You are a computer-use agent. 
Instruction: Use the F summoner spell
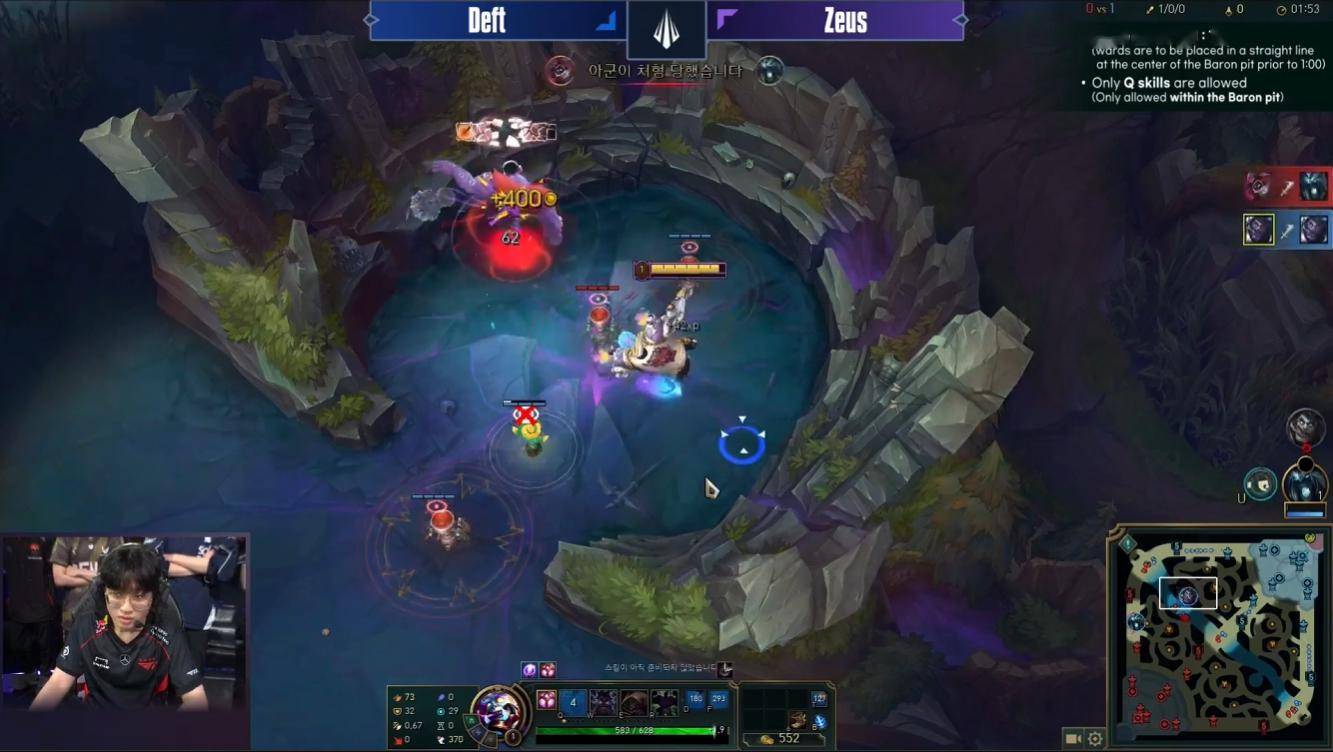[718, 700]
